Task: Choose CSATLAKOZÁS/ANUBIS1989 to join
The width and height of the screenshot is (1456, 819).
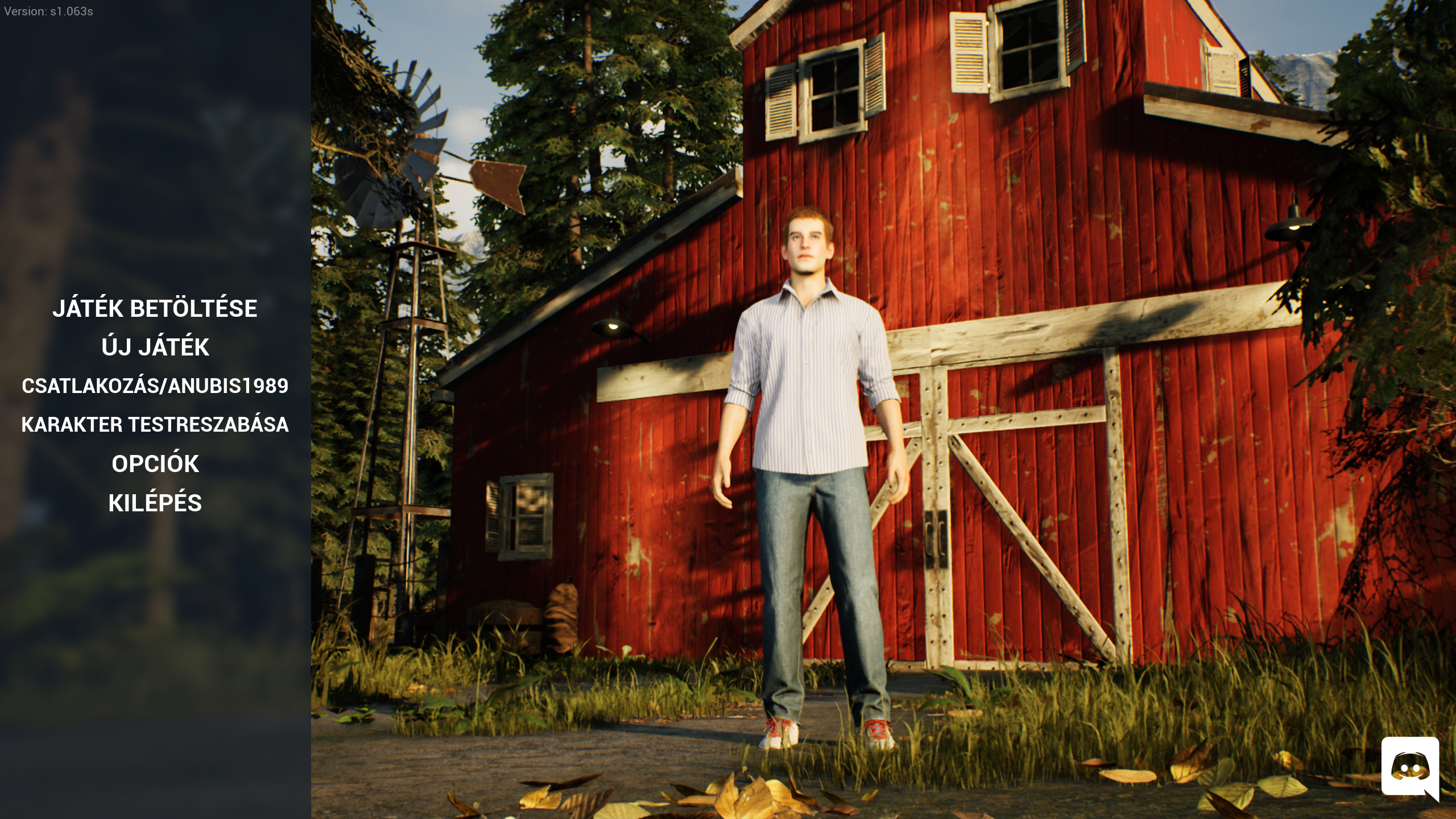Action: tap(155, 386)
